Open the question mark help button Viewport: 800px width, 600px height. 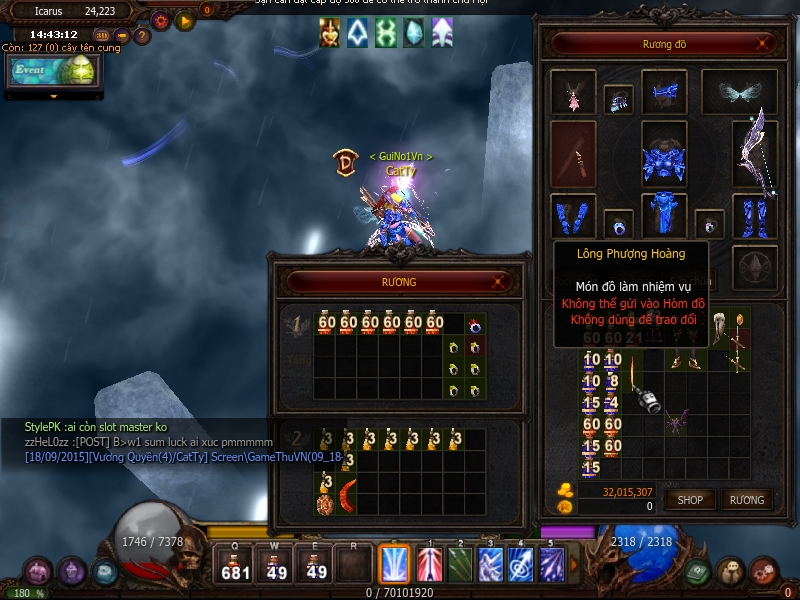point(142,36)
